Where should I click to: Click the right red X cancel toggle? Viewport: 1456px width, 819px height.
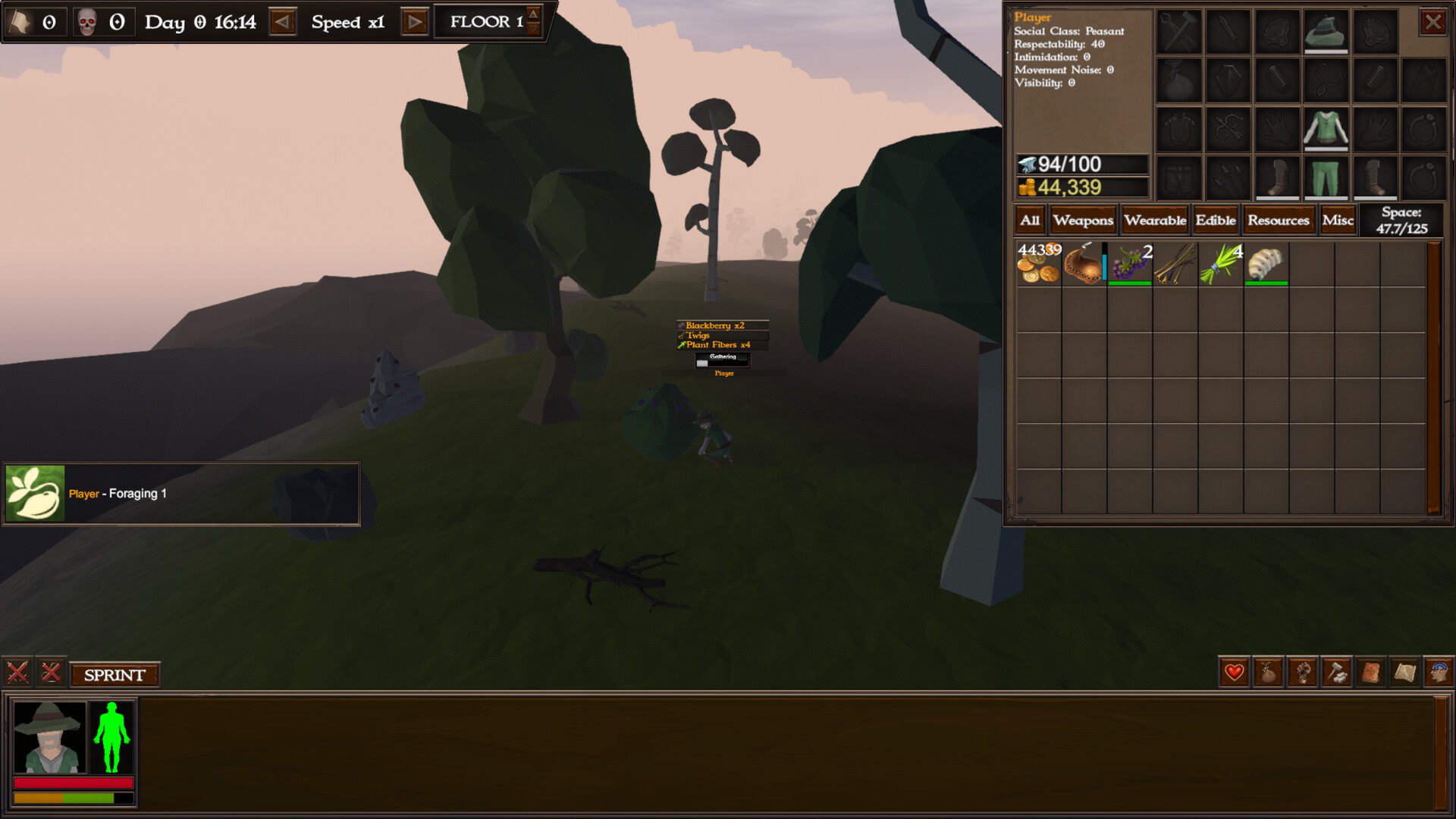click(x=51, y=672)
